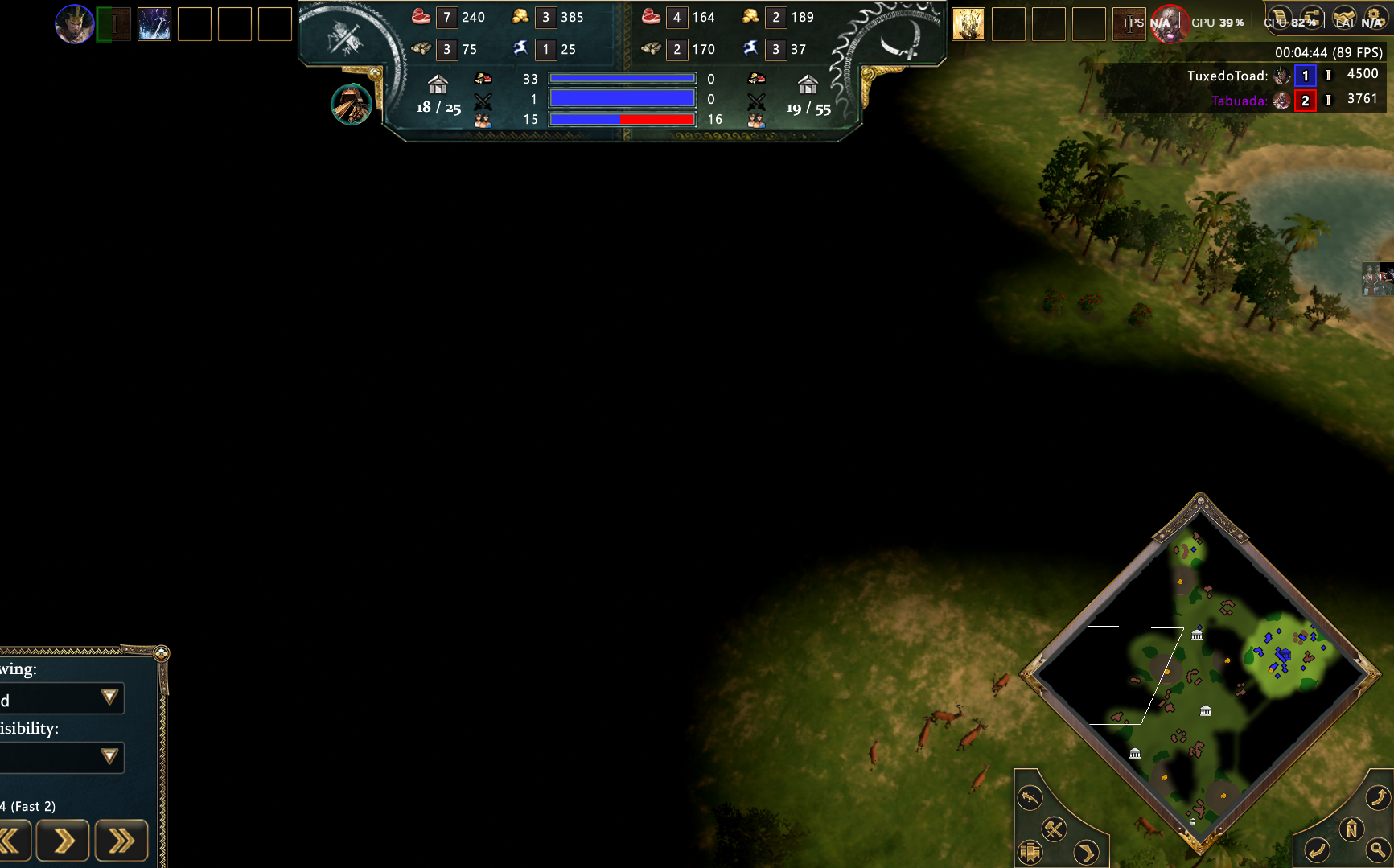Select the red player's major god portrait

(1169, 23)
